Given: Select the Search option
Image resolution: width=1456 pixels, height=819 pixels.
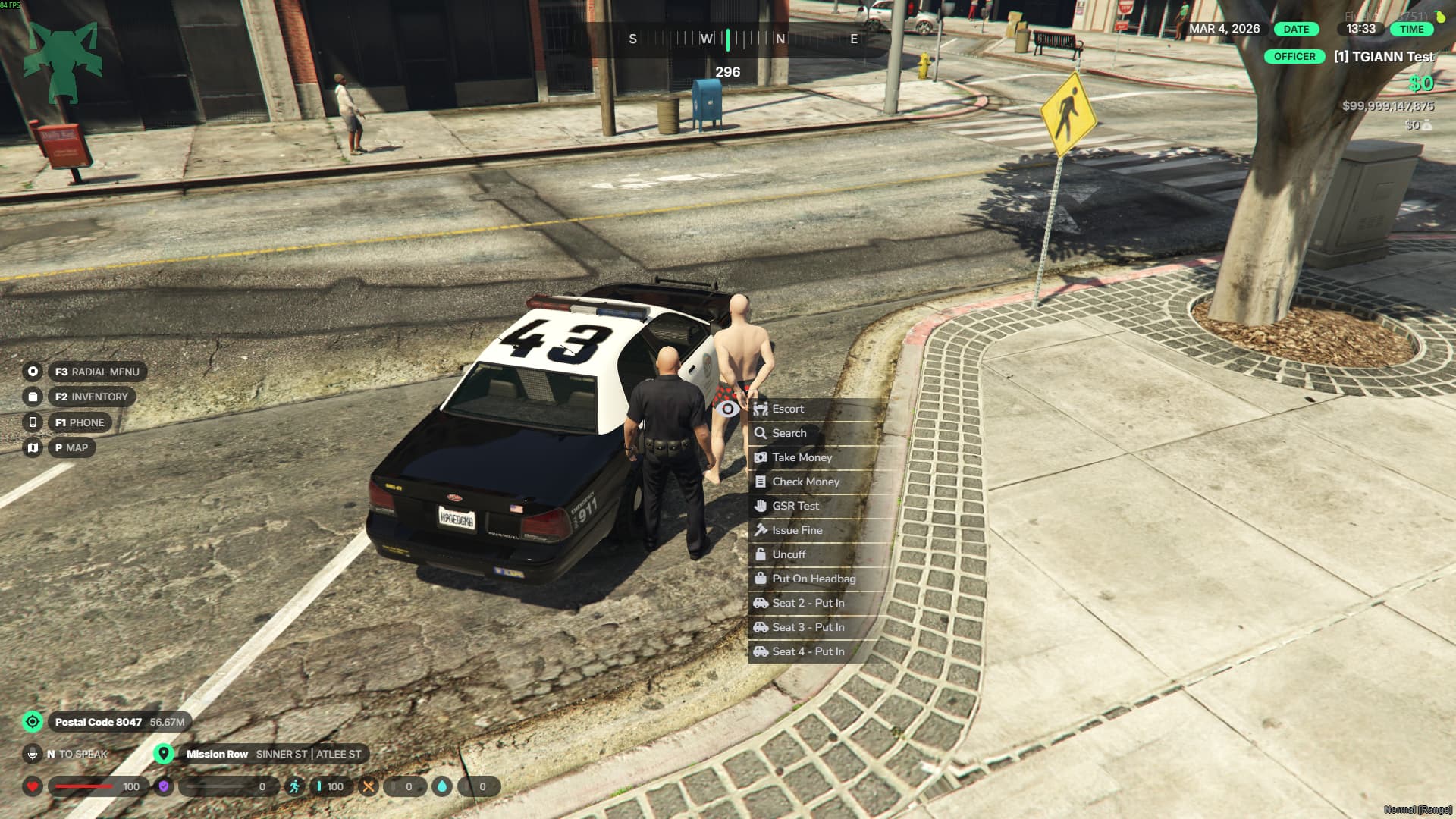Looking at the screenshot, I should (789, 433).
